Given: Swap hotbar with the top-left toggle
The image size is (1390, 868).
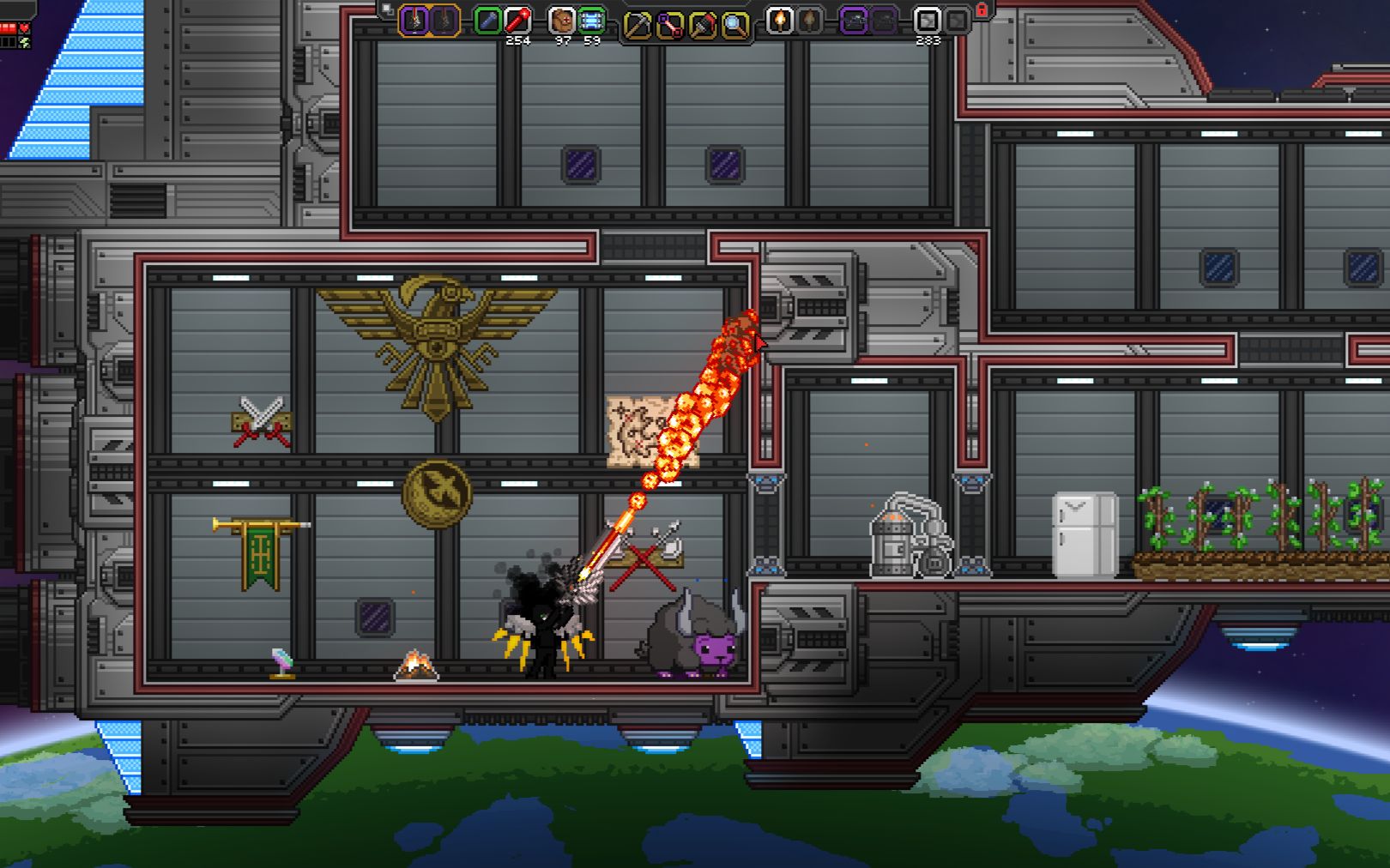Looking at the screenshot, I should pos(387,9).
